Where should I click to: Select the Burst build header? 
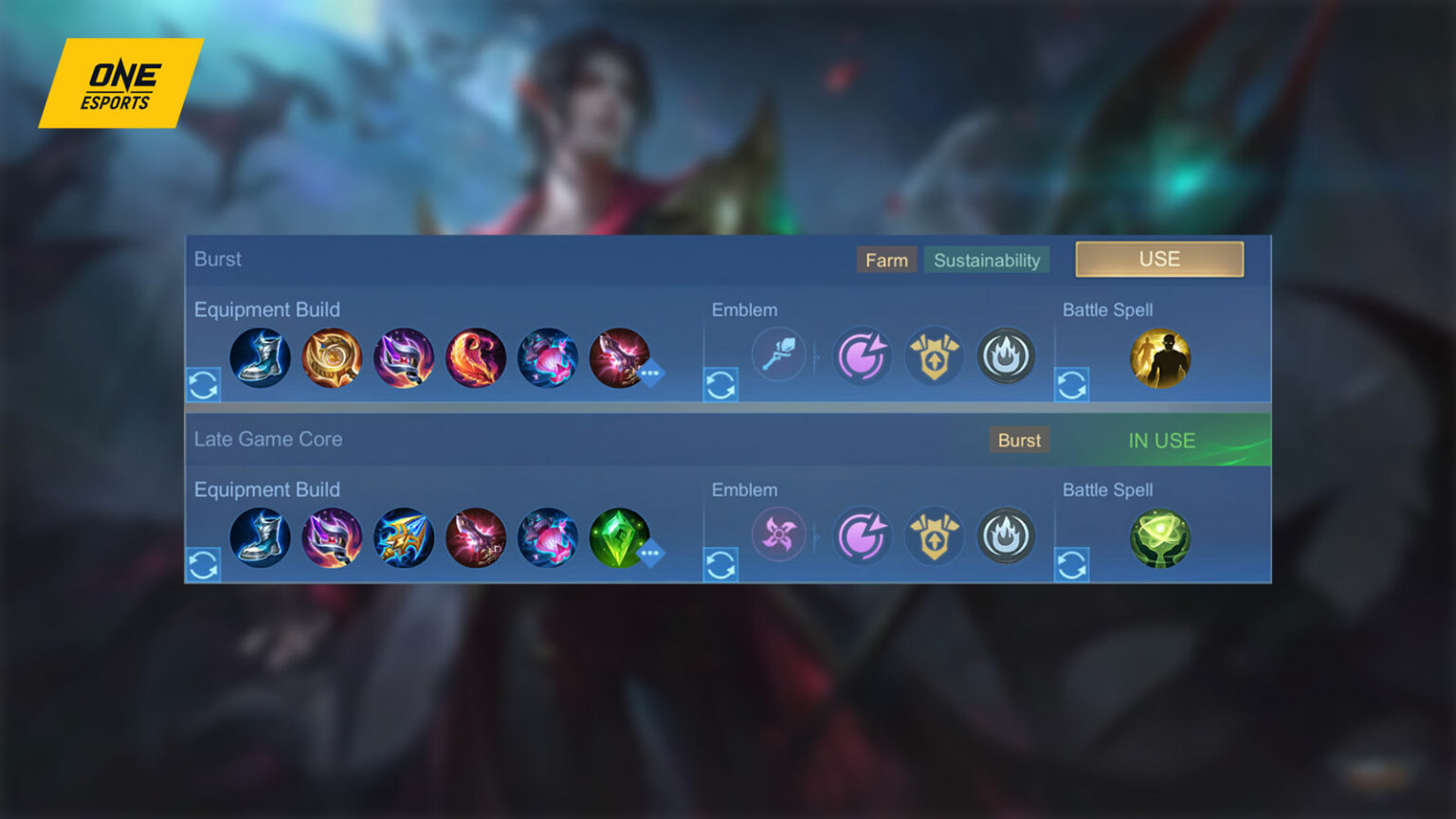click(x=218, y=259)
